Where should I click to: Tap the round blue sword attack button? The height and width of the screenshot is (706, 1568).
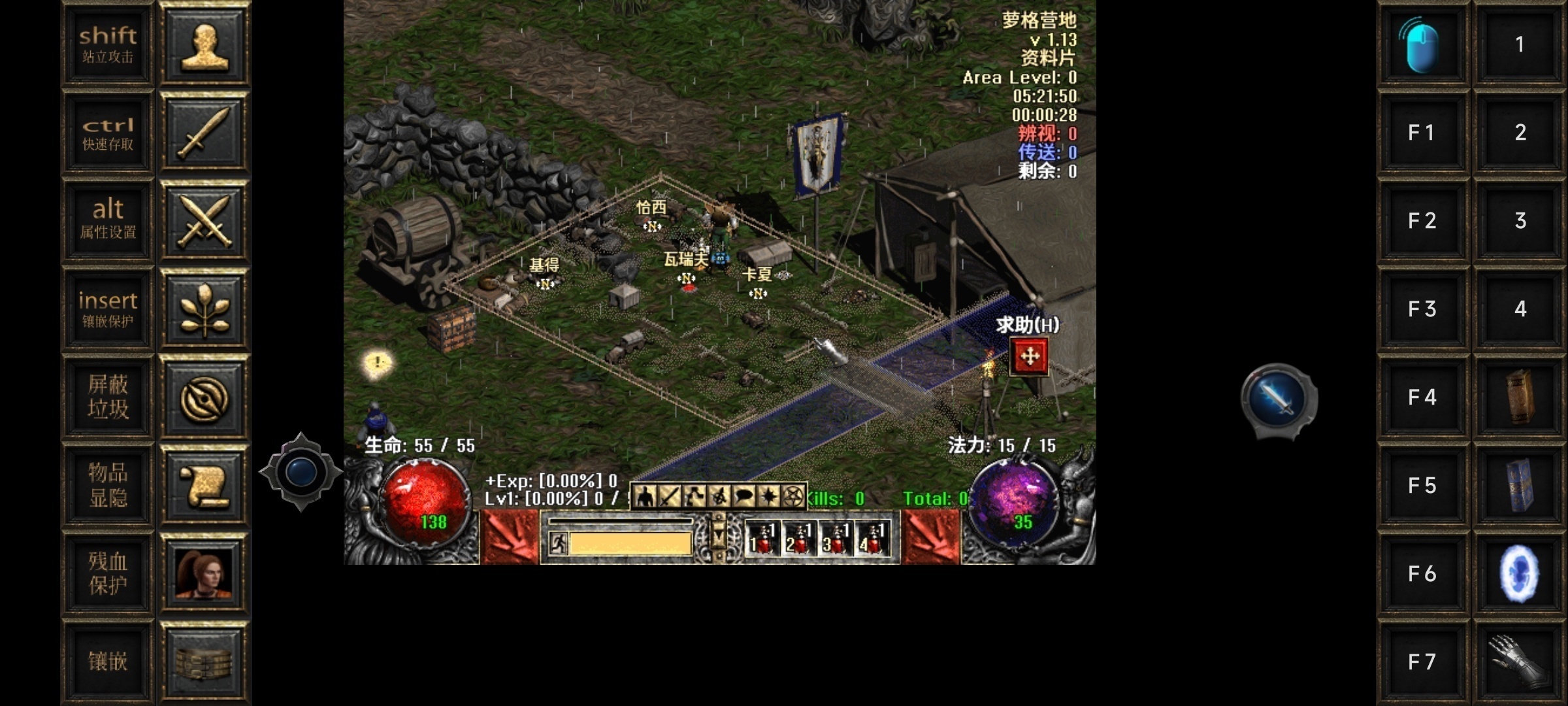pyautogui.click(x=1278, y=399)
